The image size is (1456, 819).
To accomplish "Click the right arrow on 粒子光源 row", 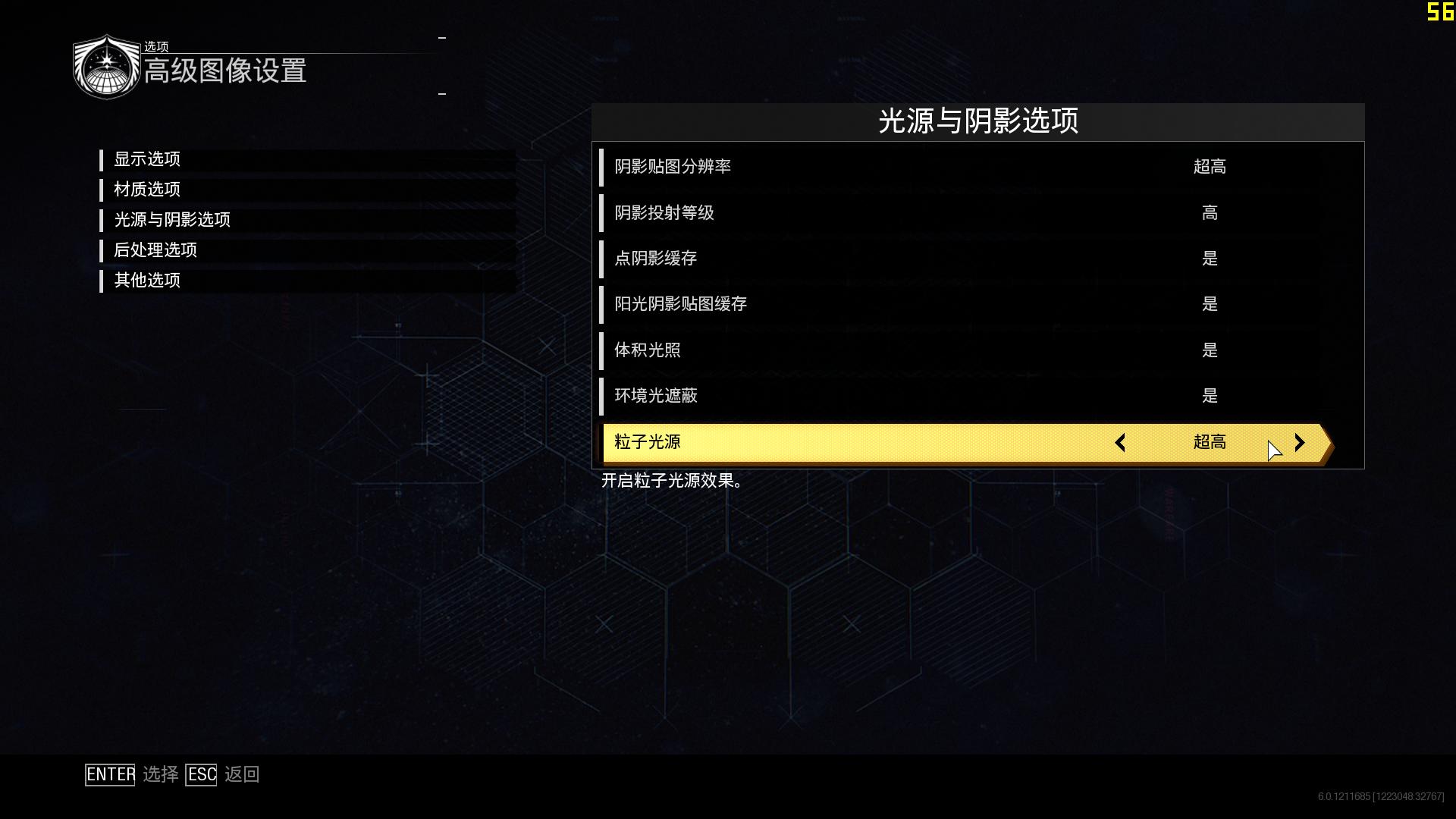I will (x=1300, y=443).
